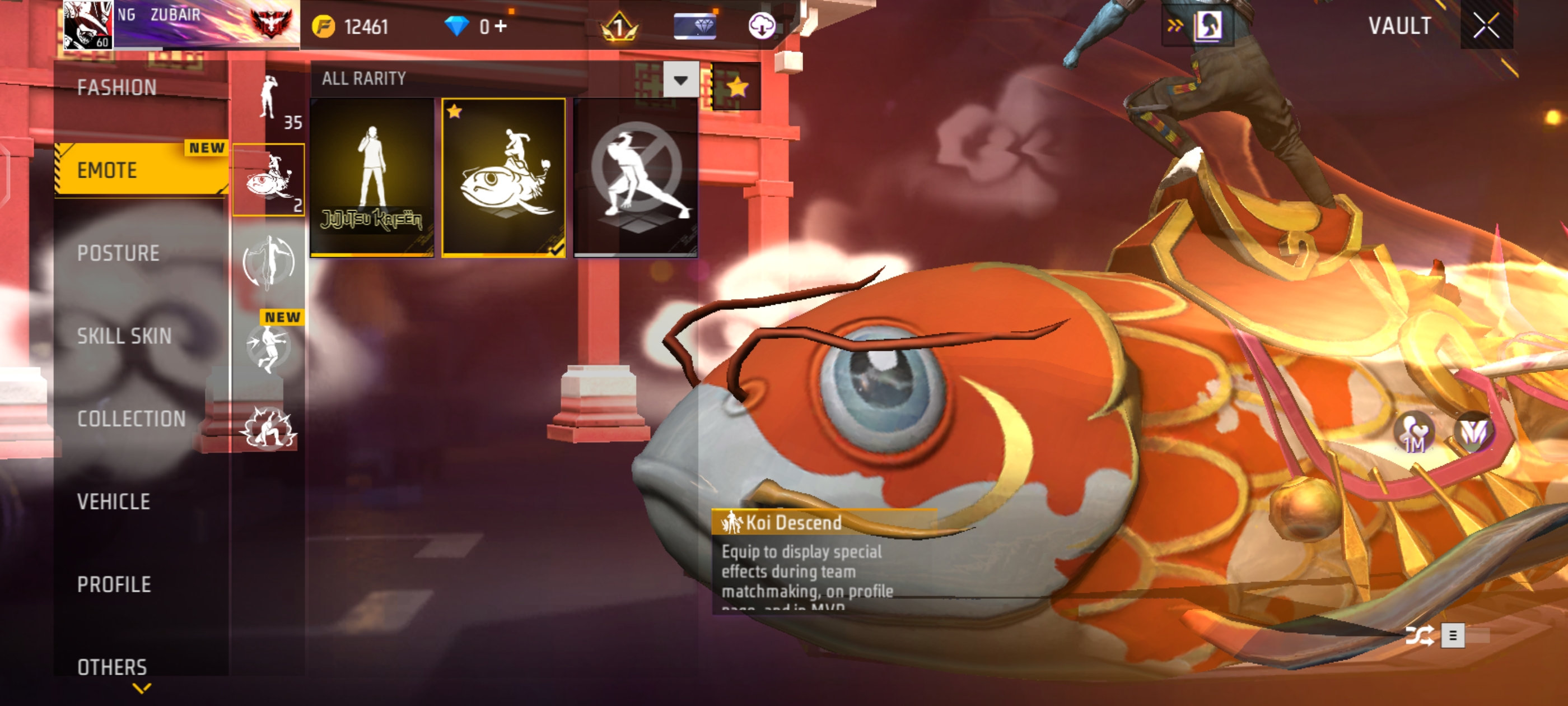Open the Skill Skin category
1568x706 pixels.
pyautogui.click(x=124, y=336)
